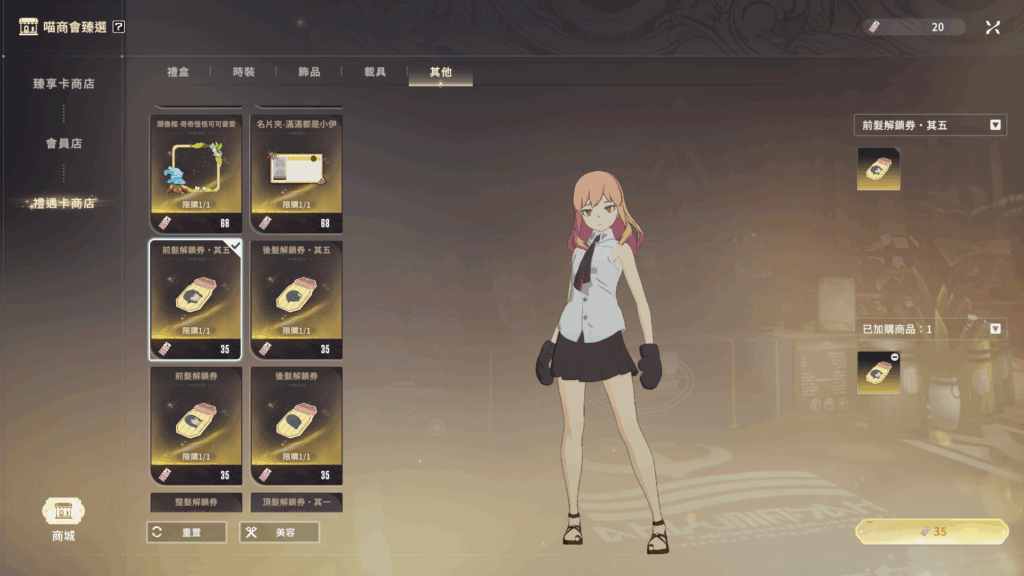Screen dimensions: 1024x576
Task: Collapse the 前髮解鎖券・其五 preview dropdown
Action: (995, 125)
